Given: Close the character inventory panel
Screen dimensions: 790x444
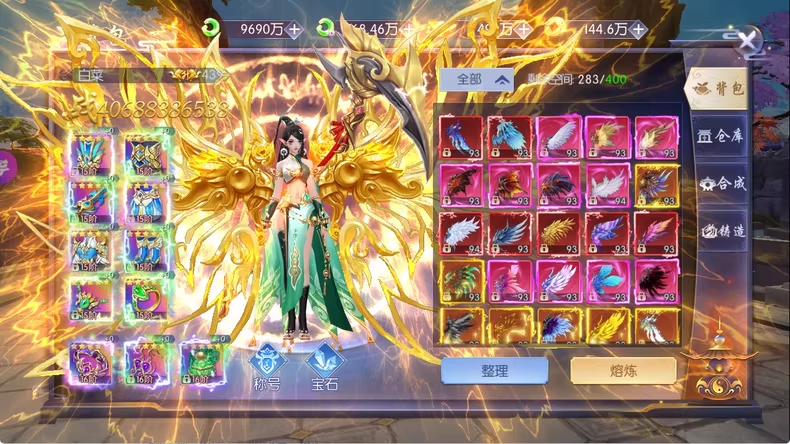Looking at the screenshot, I should coord(749,41).
